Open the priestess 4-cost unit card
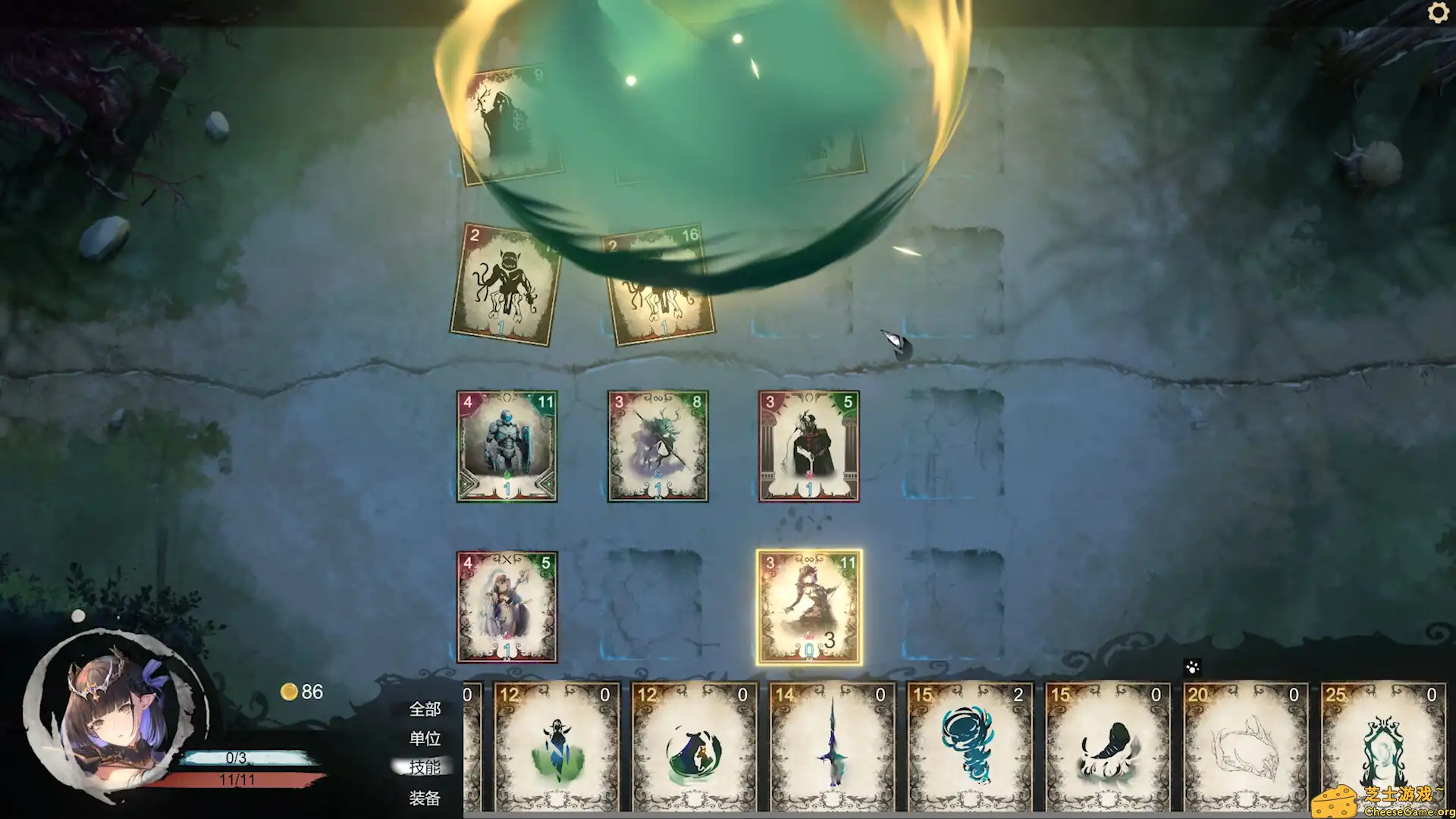The height and width of the screenshot is (819, 1456). 507,607
